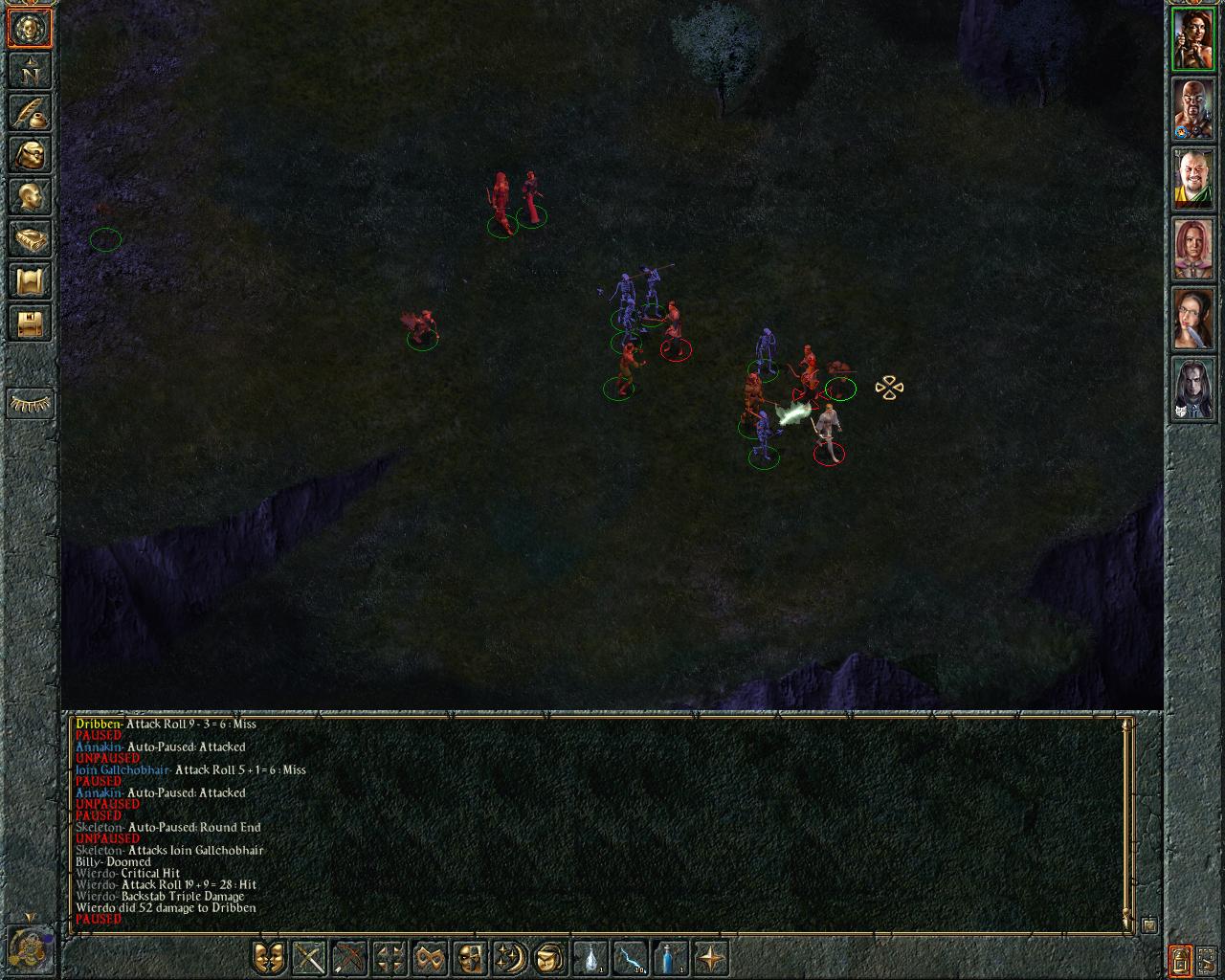This screenshot has width=1225, height=980.
Task: Select the red-haired woman's top portrait
Action: [x=1192, y=39]
